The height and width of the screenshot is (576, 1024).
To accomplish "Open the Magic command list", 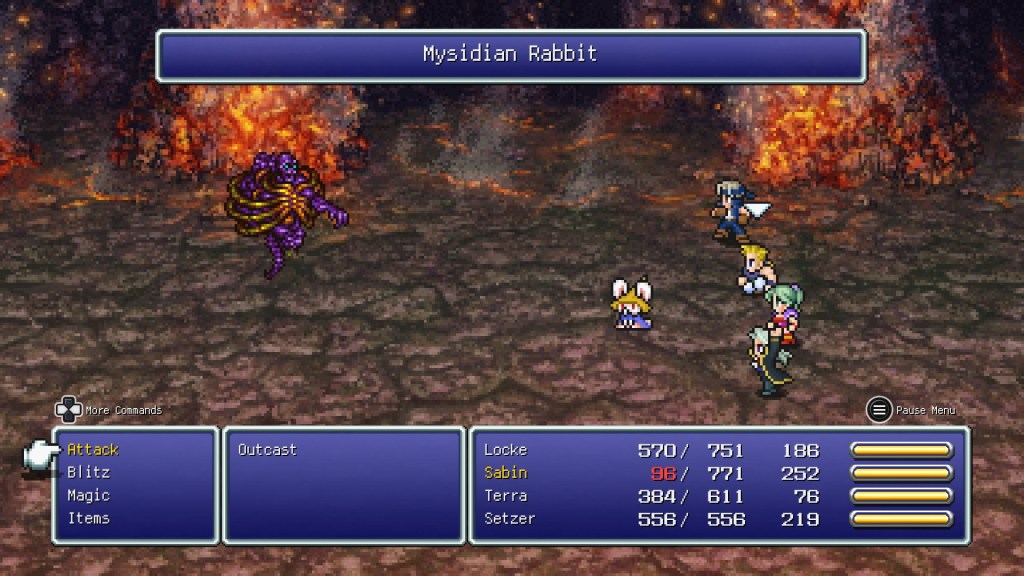I will pos(88,496).
